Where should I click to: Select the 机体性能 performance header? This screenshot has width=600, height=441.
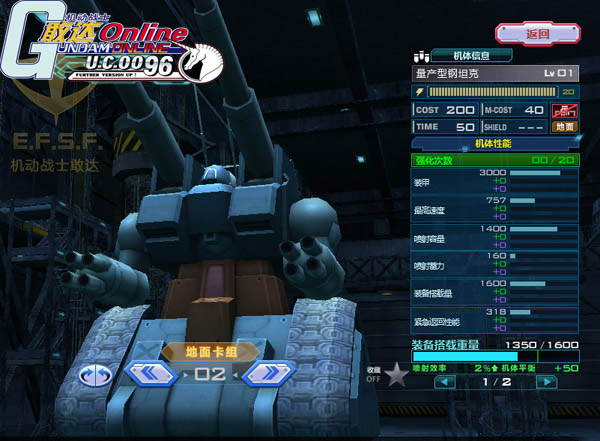tap(495, 144)
